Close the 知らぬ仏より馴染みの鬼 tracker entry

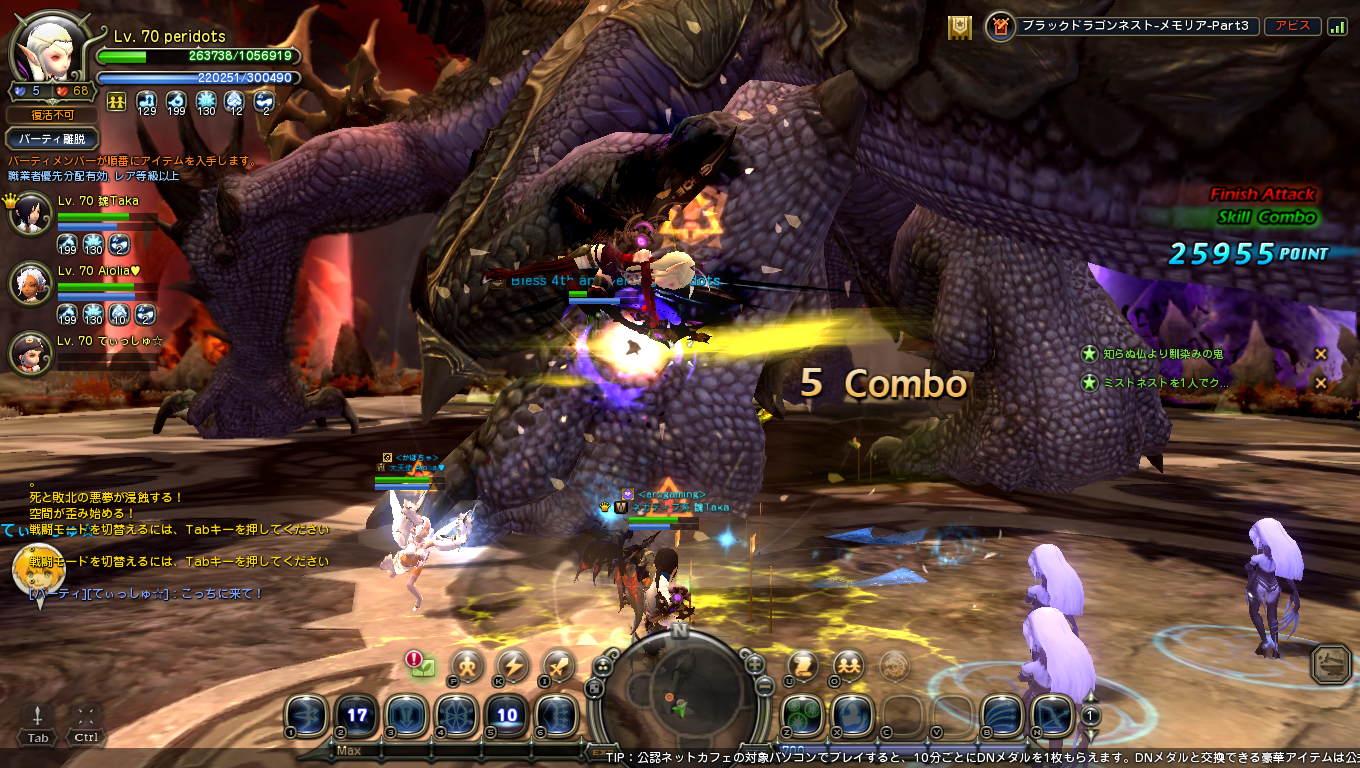1320,354
